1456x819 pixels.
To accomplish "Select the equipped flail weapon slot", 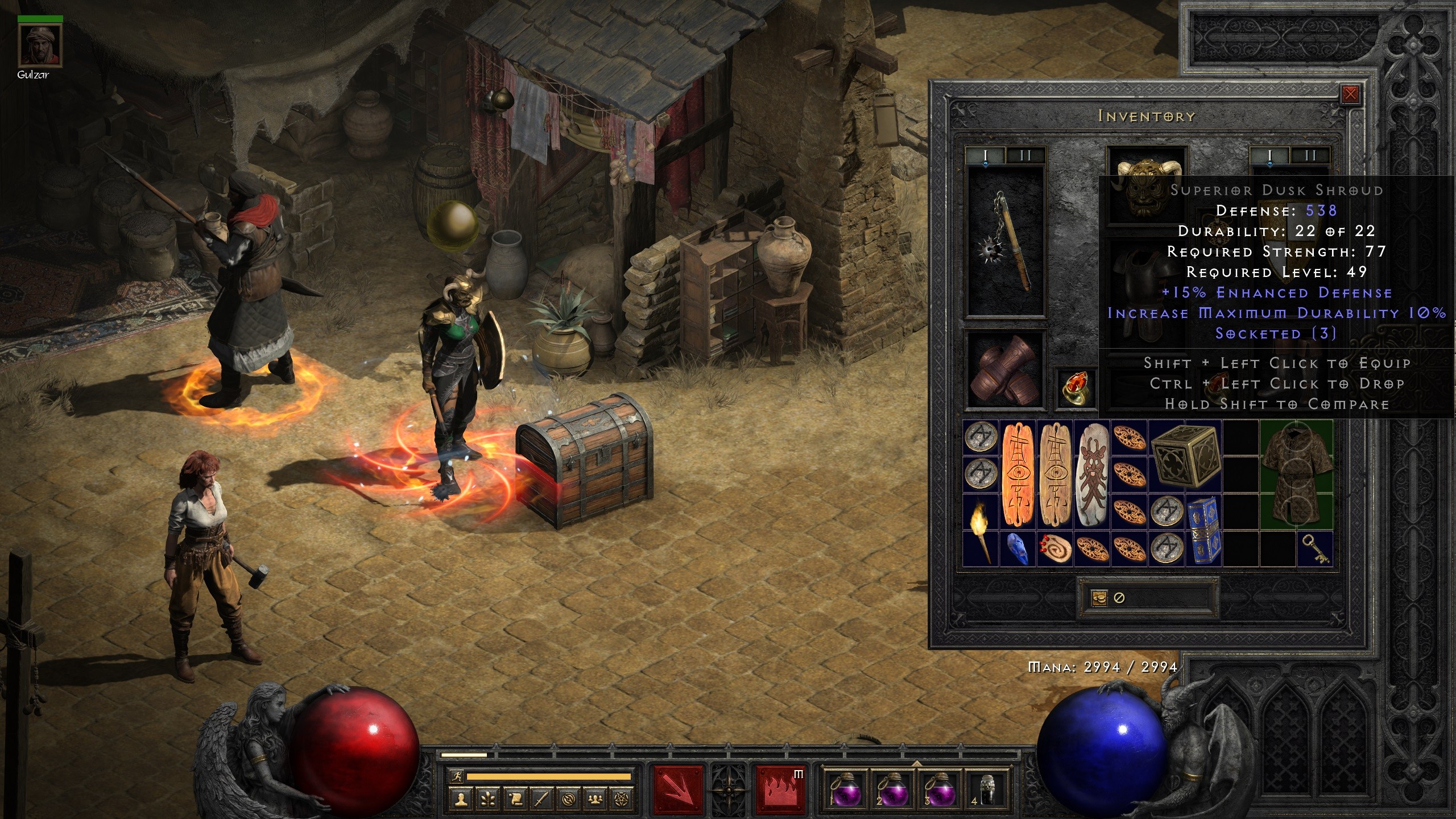I will tap(1007, 242).
